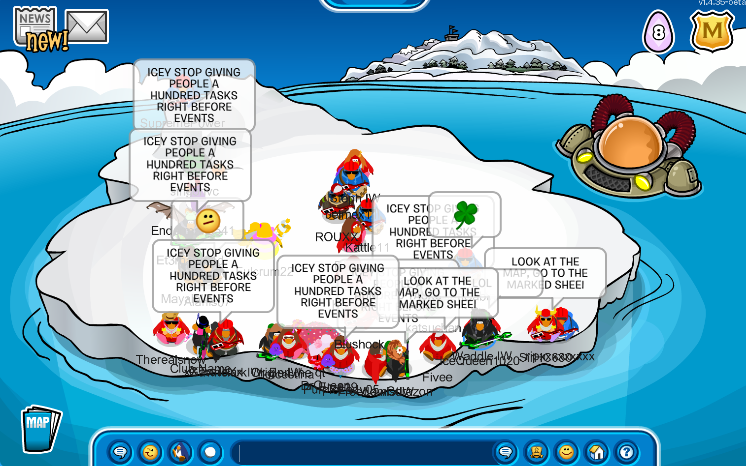Open the penguin actions button
This screenshot has width=746, height=466.
(x=180, y=451)
